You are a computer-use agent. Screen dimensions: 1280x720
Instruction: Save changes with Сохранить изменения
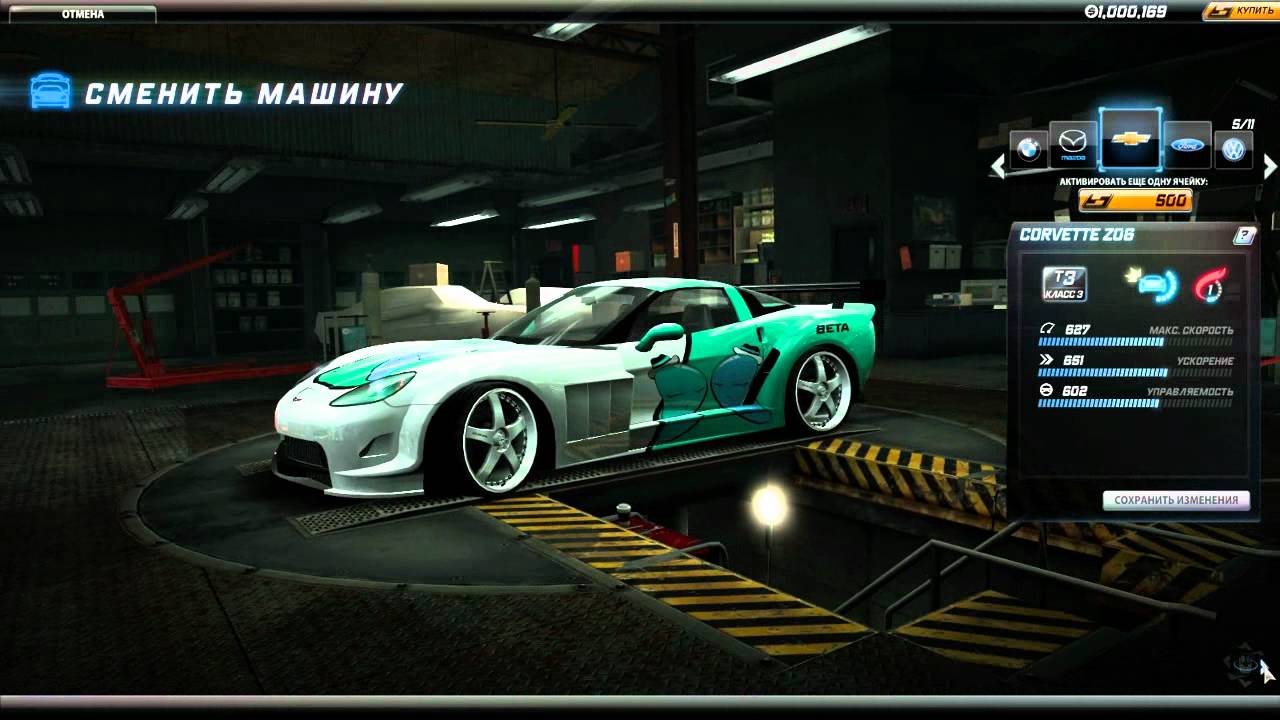coord(1176,500)
